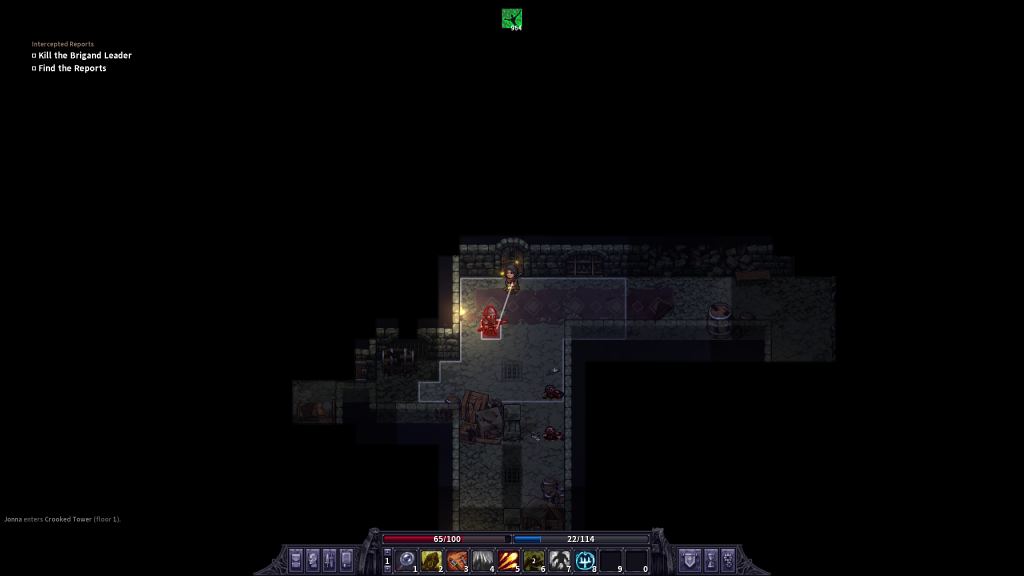
Task: Select the green tree status icon
Action: click(x=512, y=18)
